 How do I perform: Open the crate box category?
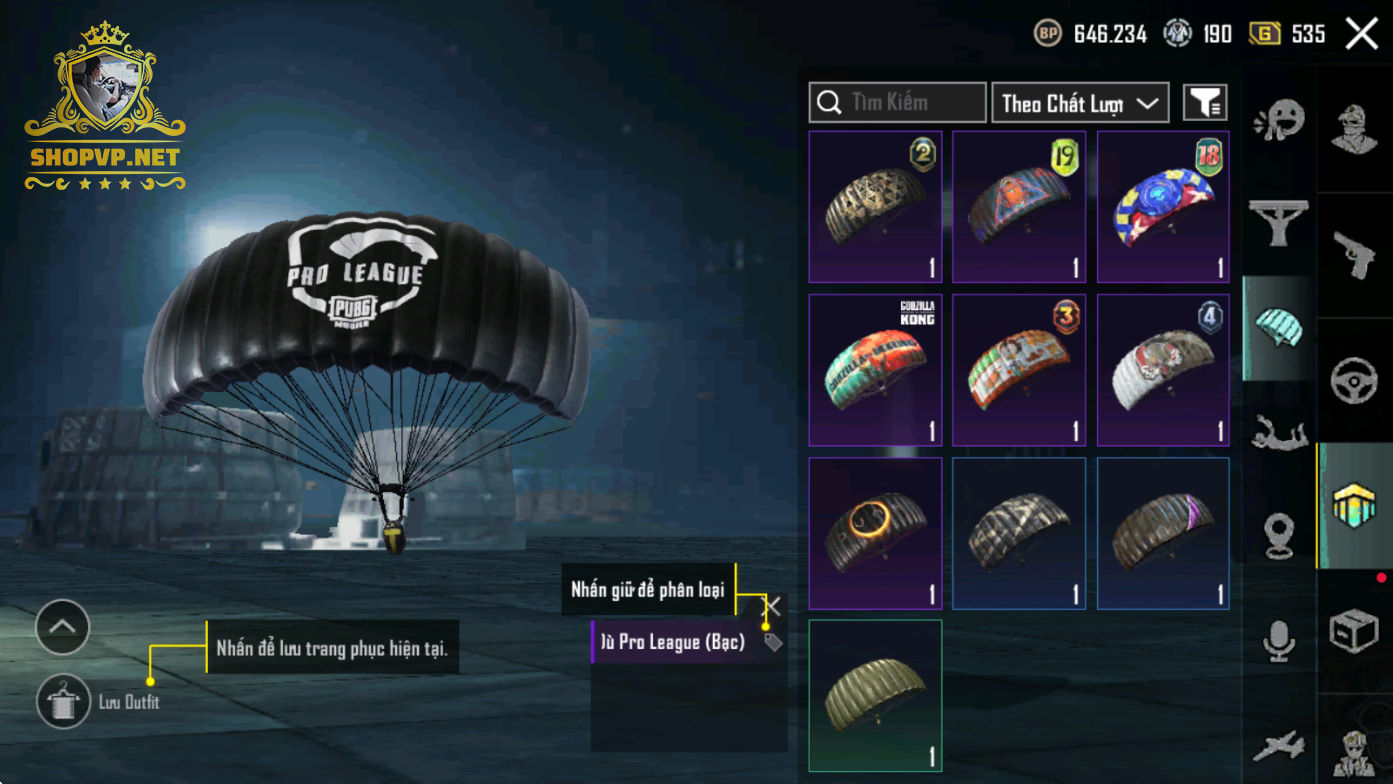pyautogui.click(x=1355, y=631)
